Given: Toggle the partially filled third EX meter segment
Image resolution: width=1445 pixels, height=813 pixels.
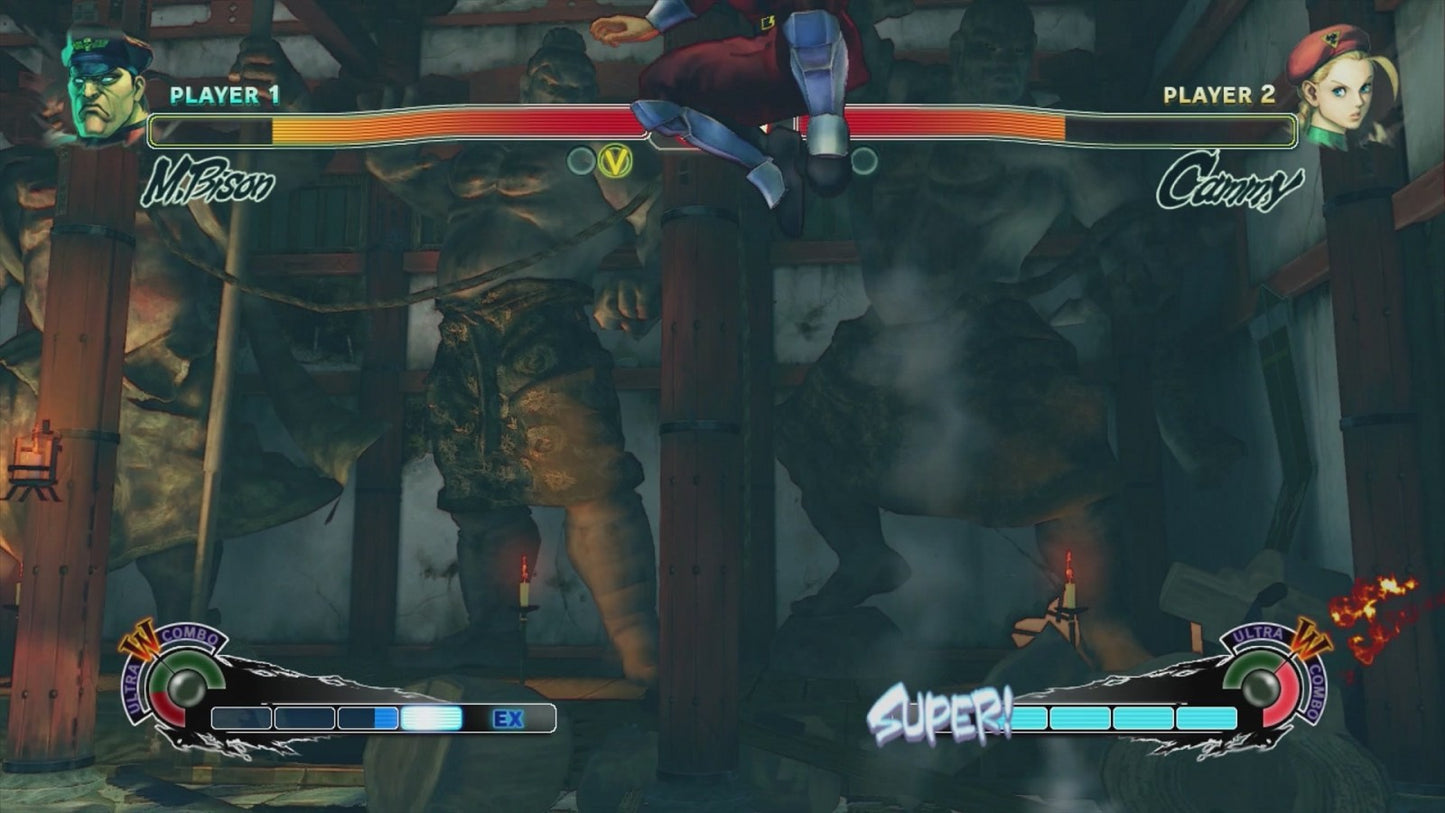Looking at the screenshot, I should [x=367, y=717].
